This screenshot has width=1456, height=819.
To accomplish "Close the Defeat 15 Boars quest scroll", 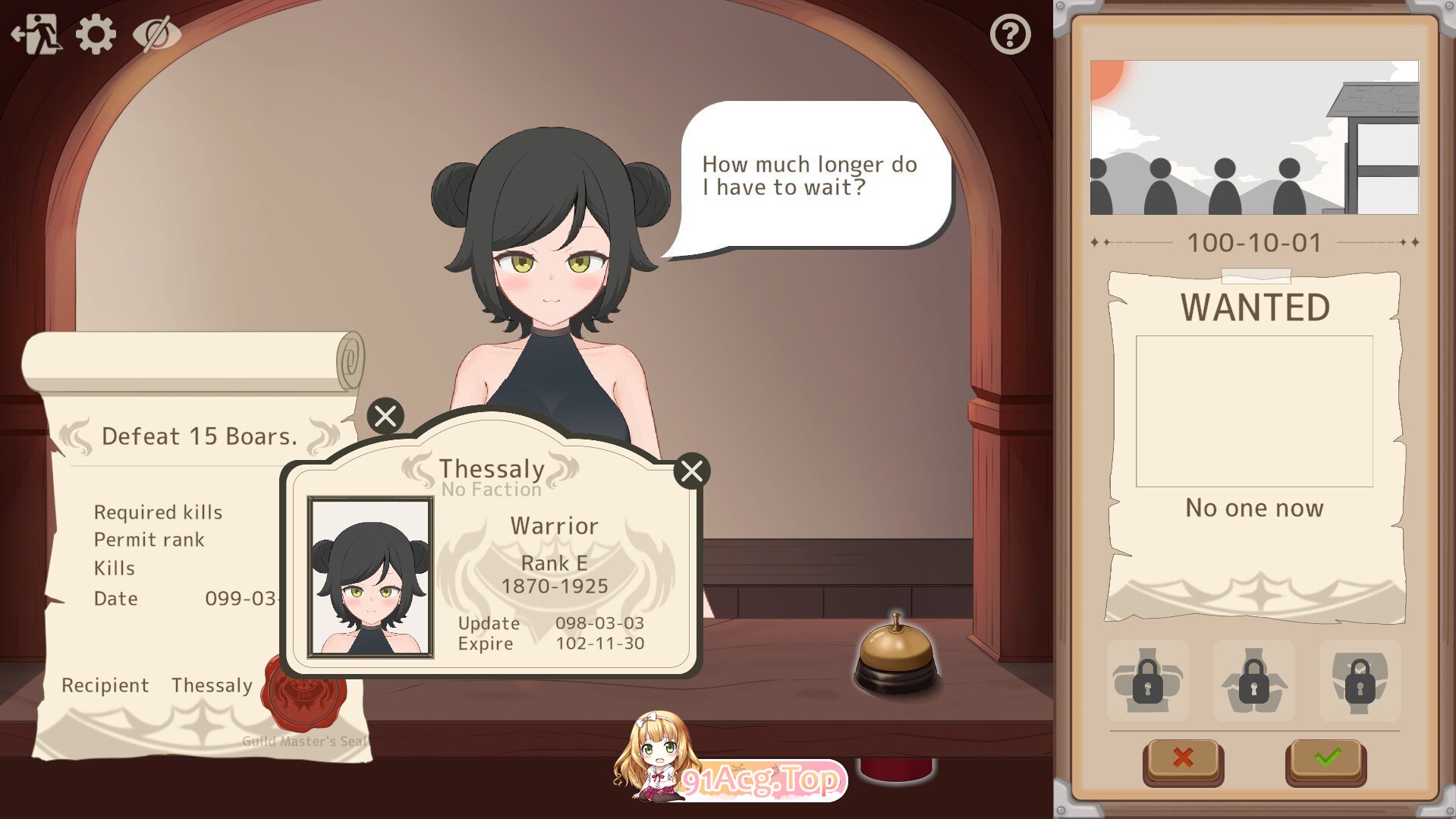I will 385,416.
